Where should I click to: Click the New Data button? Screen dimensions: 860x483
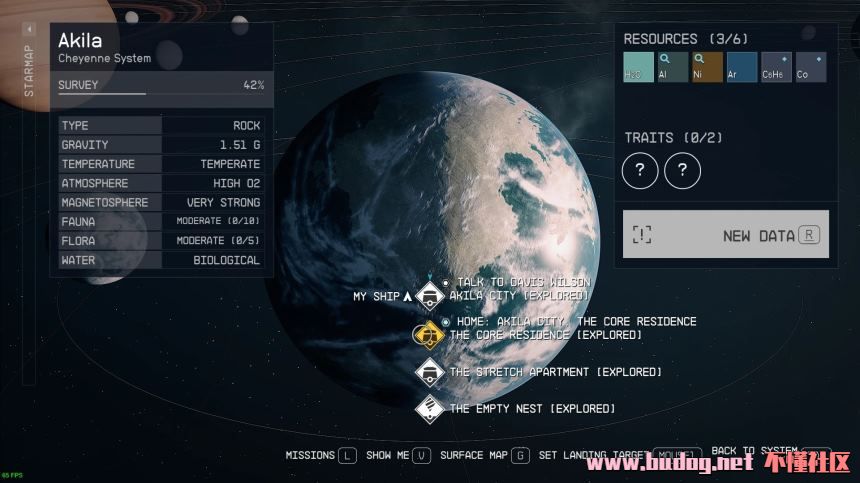[x=726, y=235]
